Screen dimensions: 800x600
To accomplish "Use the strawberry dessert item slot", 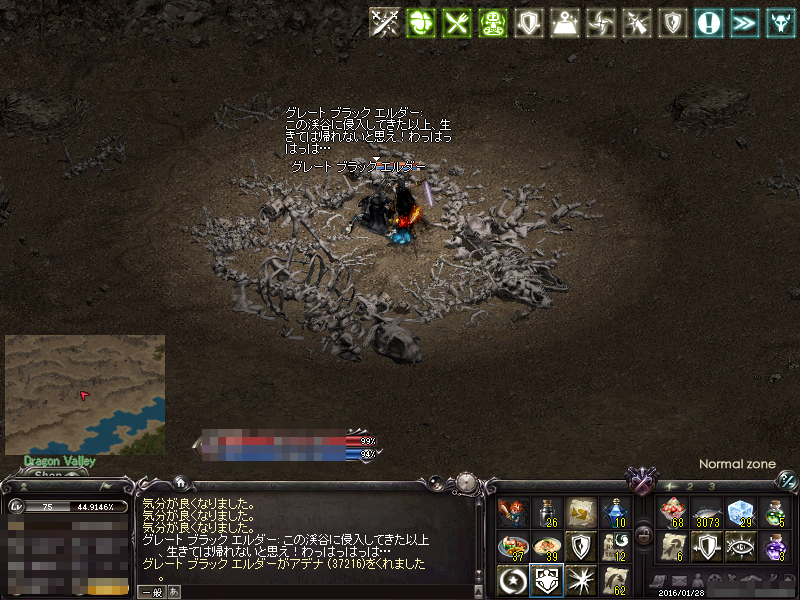I will (x=670, y=513).
